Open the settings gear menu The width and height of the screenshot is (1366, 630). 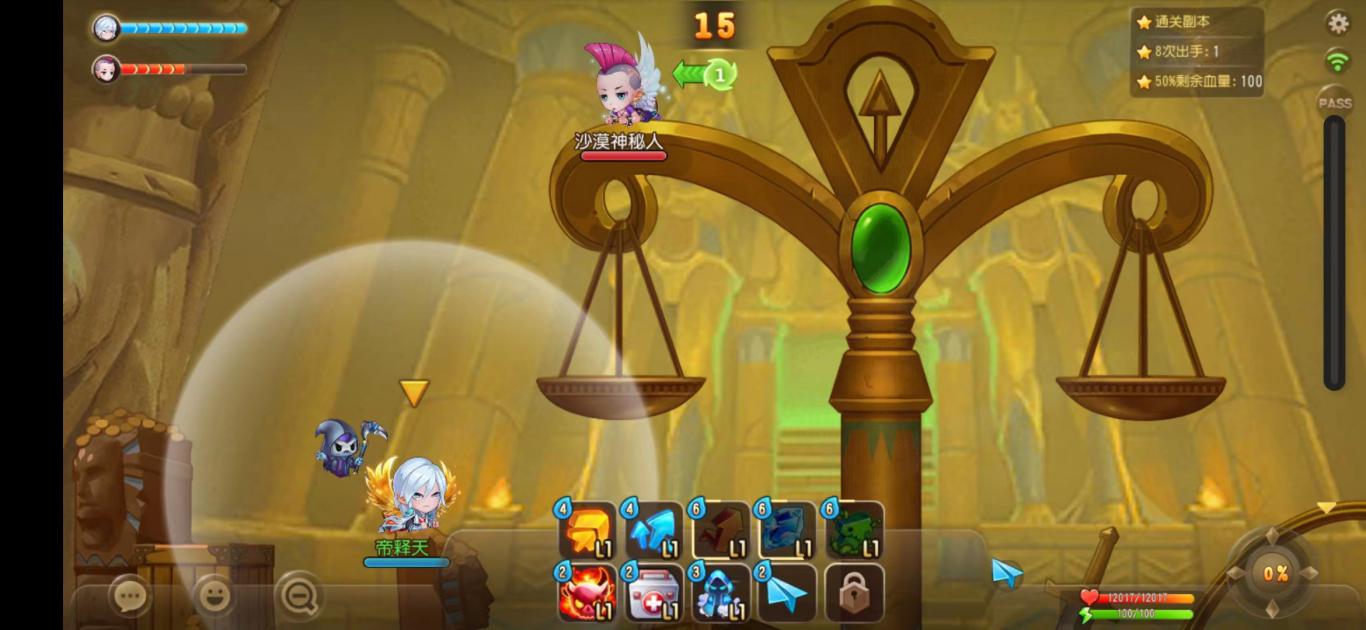tap(1337, 23)
